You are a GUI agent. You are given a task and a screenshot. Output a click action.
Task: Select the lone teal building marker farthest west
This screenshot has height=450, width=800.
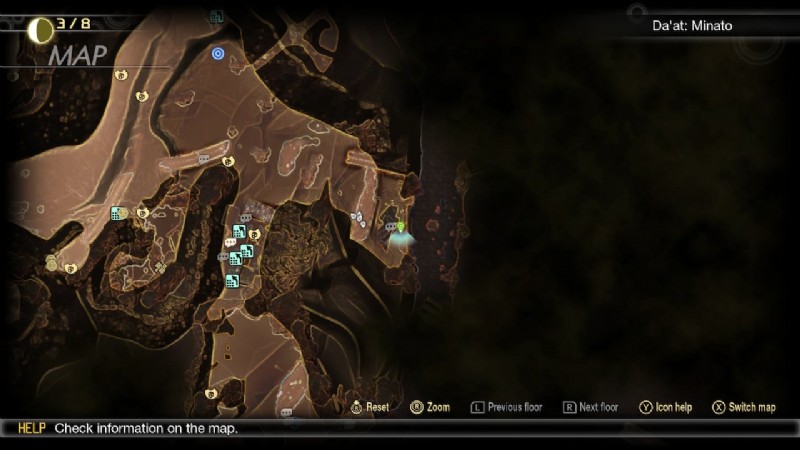pyautogui.click(x=117, y=213)
